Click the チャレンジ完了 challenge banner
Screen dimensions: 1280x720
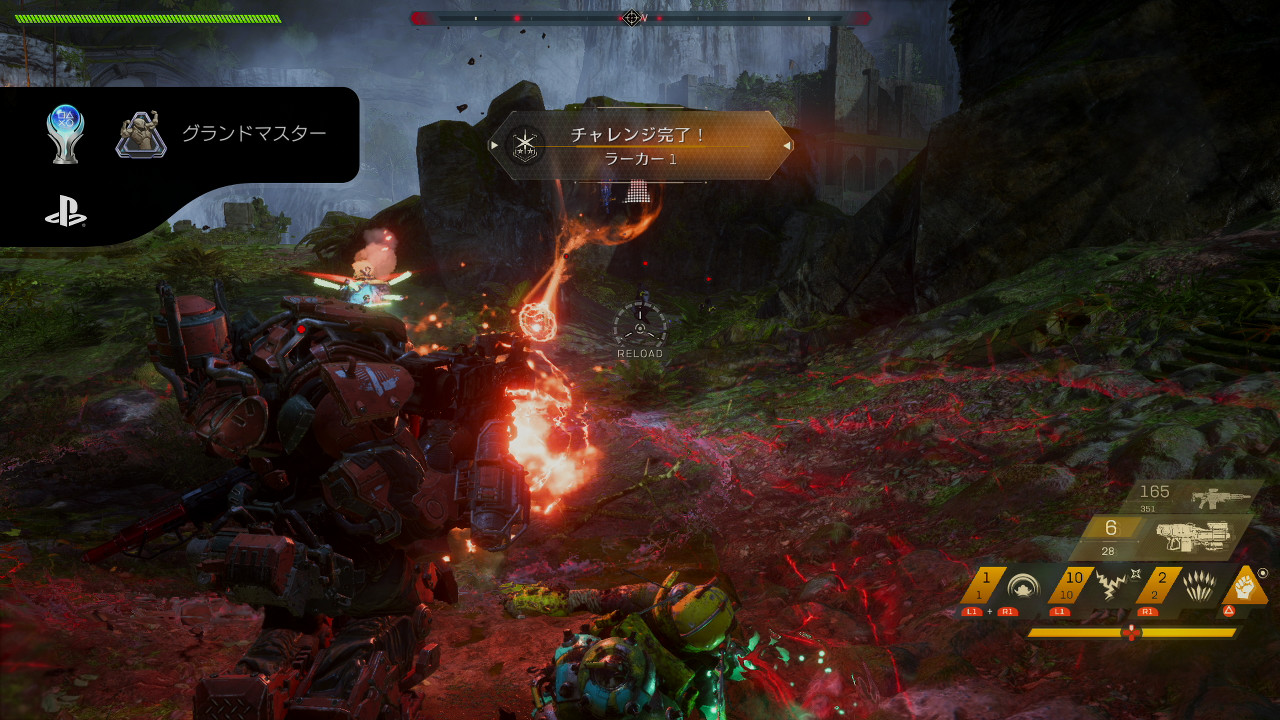[641, 146]
